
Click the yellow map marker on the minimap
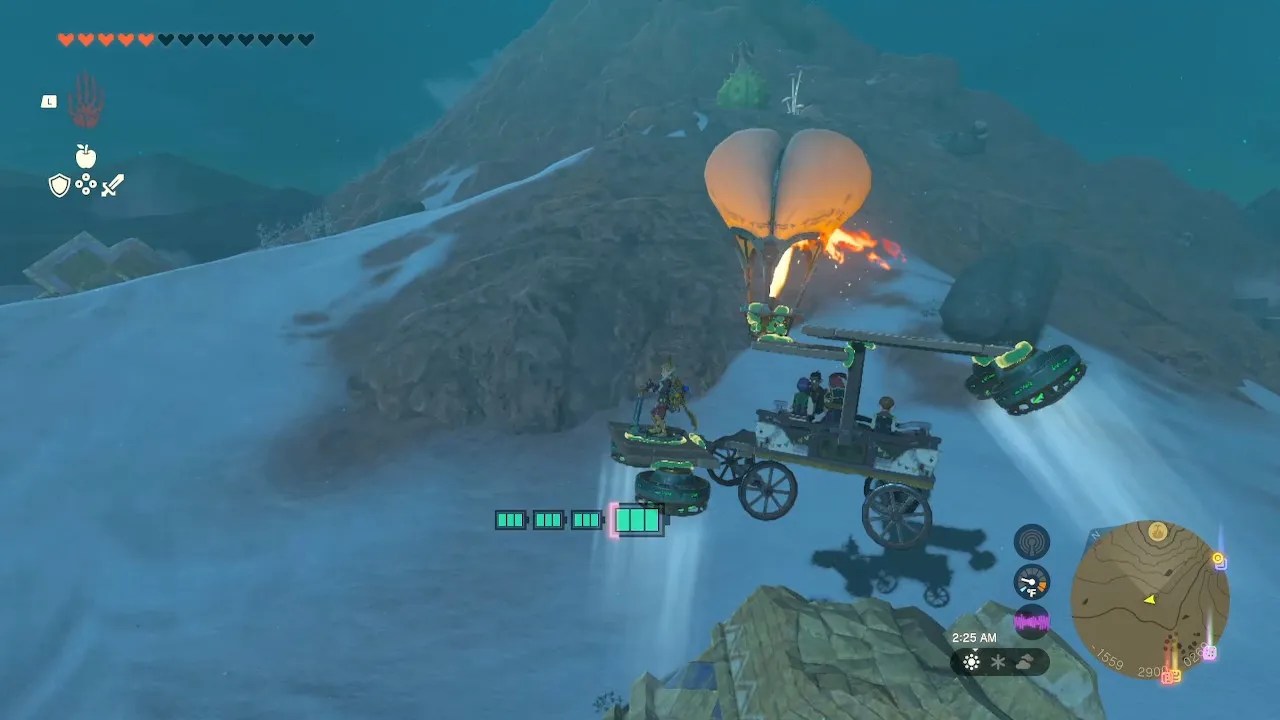click(1217, 557)
